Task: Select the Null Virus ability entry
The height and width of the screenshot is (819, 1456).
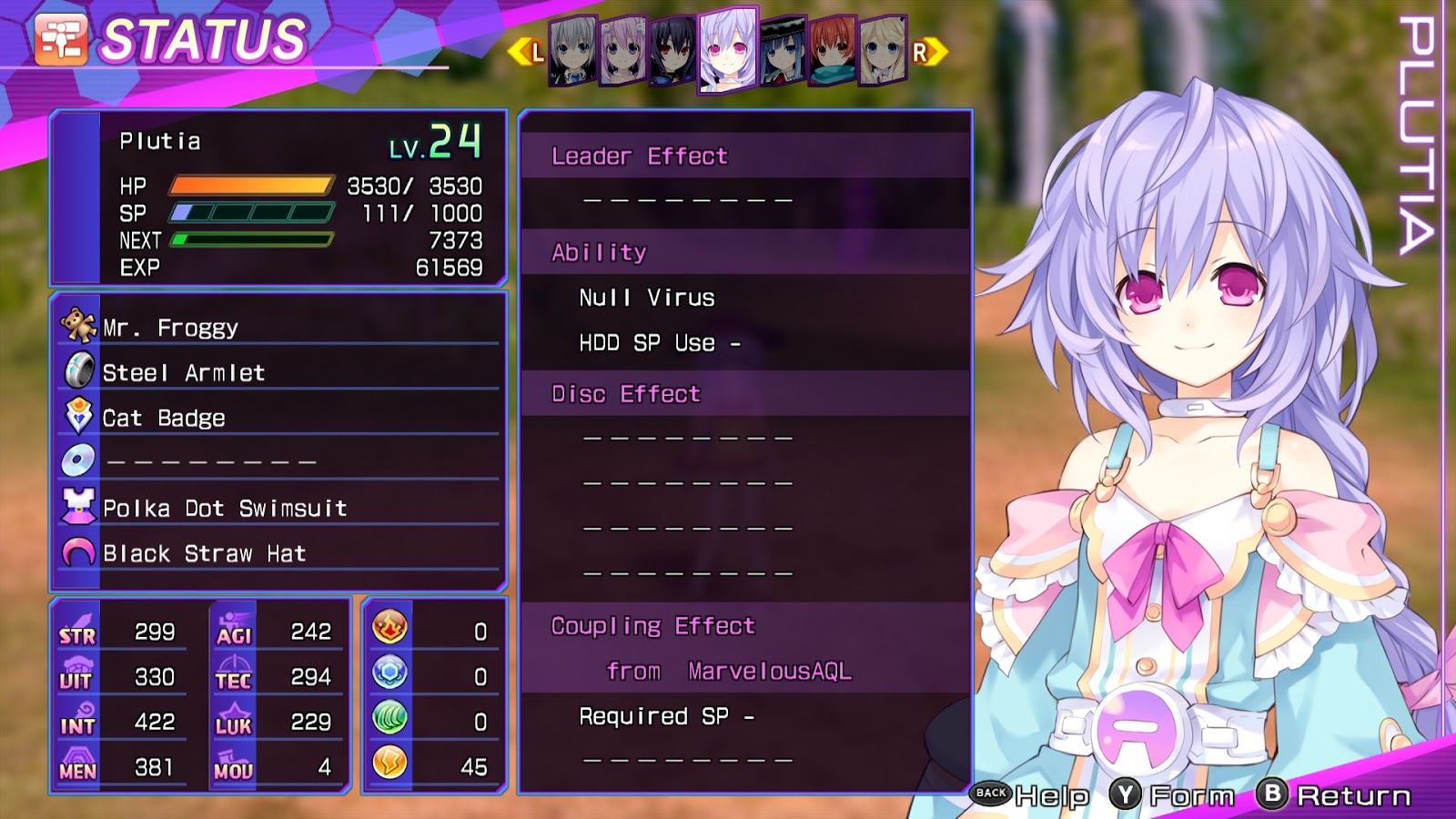Action: coord(647,298)
